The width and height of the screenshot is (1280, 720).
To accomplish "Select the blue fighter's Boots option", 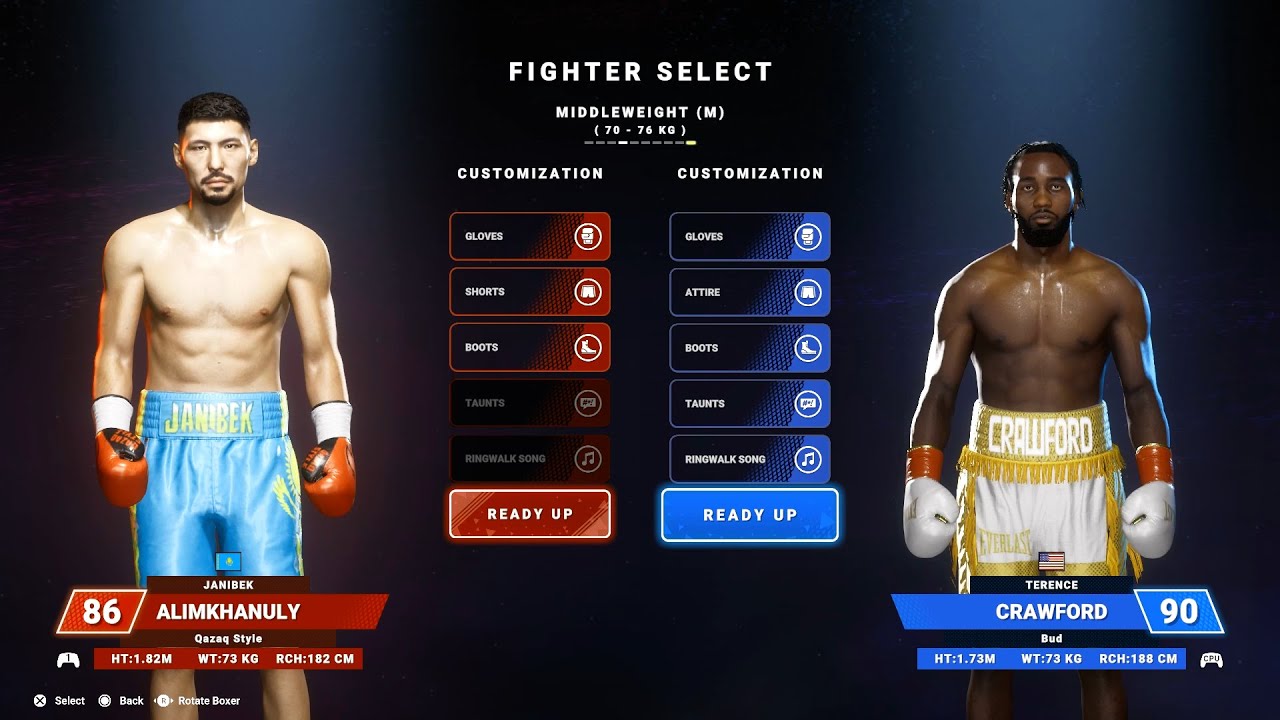I will [x=749, y=348].
